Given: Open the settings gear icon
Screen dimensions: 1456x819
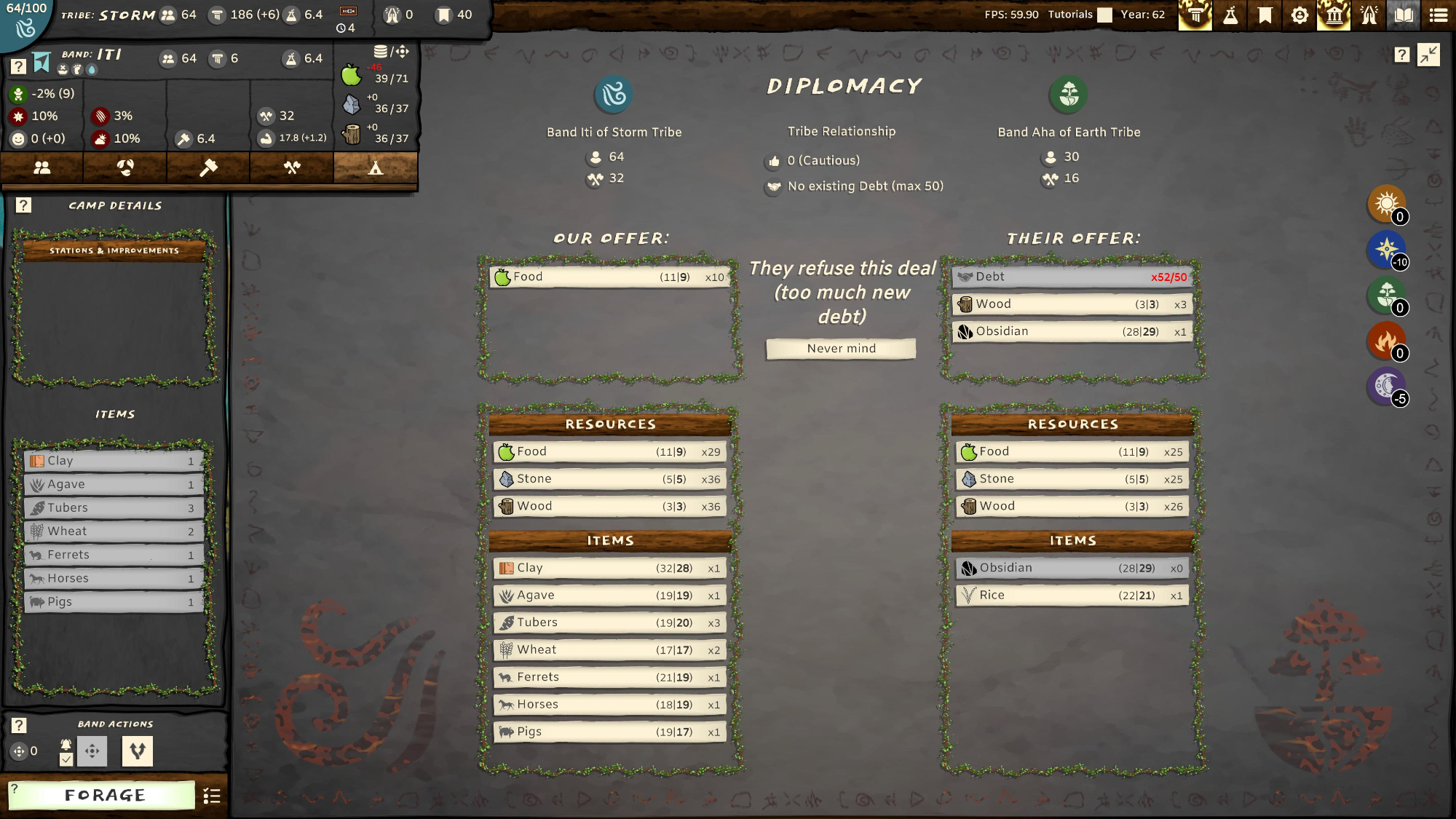Looking at the screenshot, I should (x=1299, y=15).
